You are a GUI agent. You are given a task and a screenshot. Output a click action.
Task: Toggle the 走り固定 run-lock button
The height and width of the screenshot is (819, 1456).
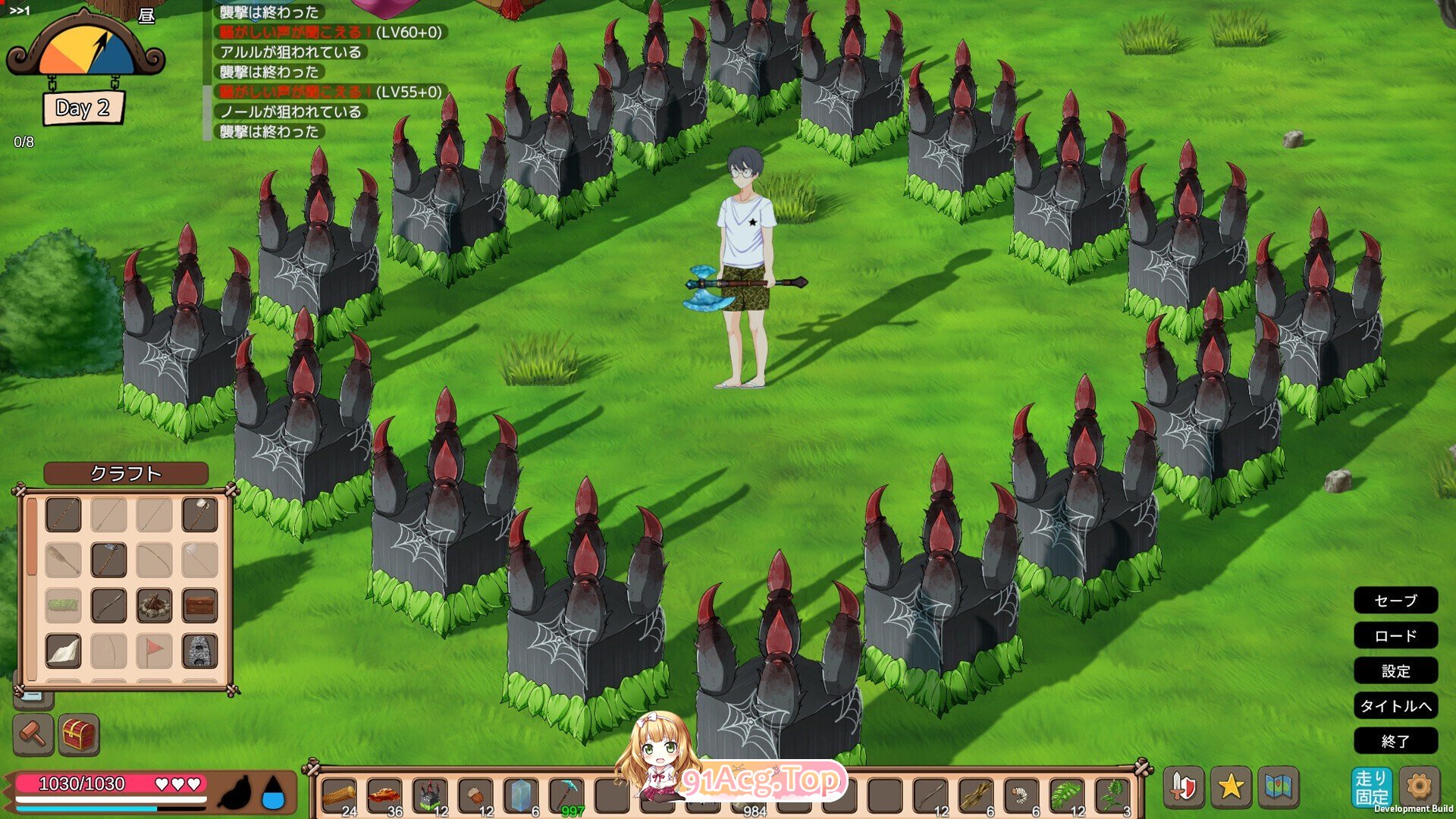(1371, 788)
